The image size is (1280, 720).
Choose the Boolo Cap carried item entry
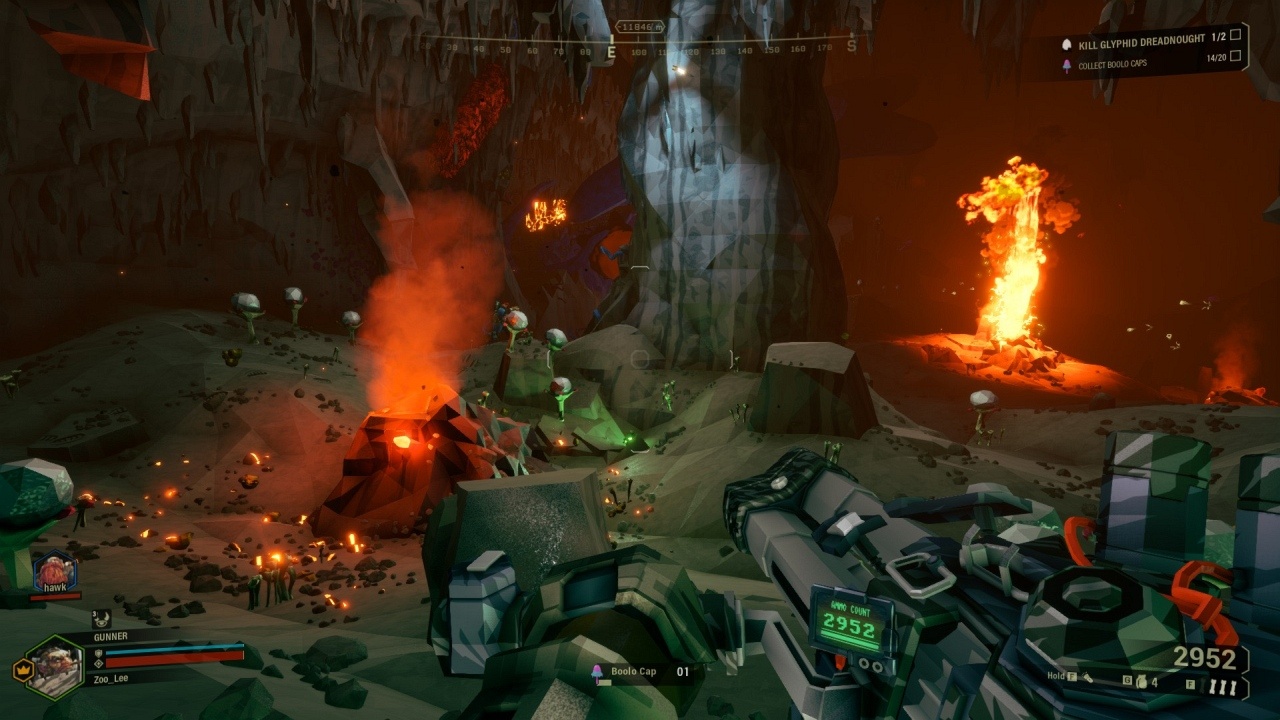tap(632, 672)
